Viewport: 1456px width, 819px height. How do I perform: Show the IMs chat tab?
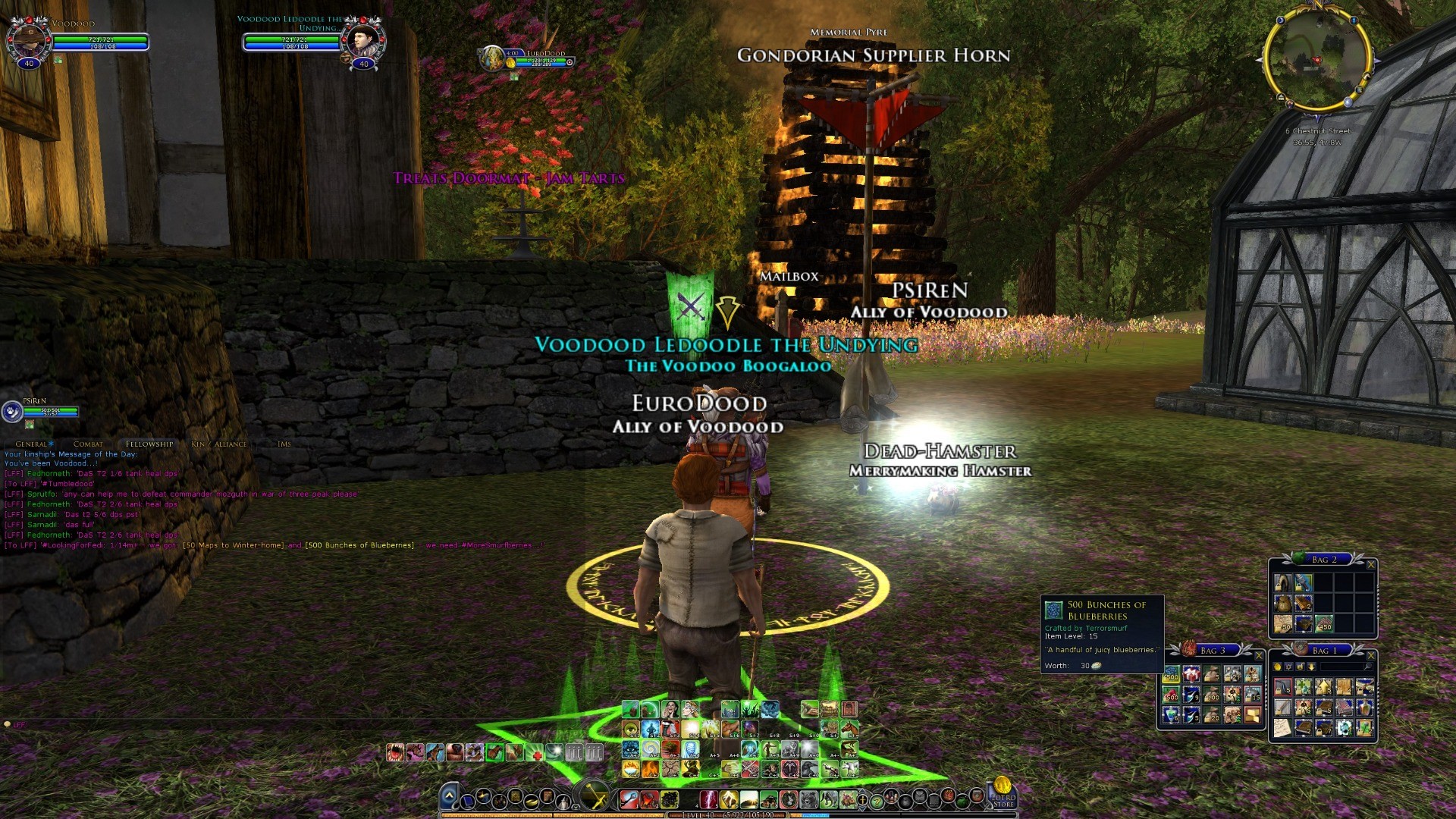pos(284,444)
